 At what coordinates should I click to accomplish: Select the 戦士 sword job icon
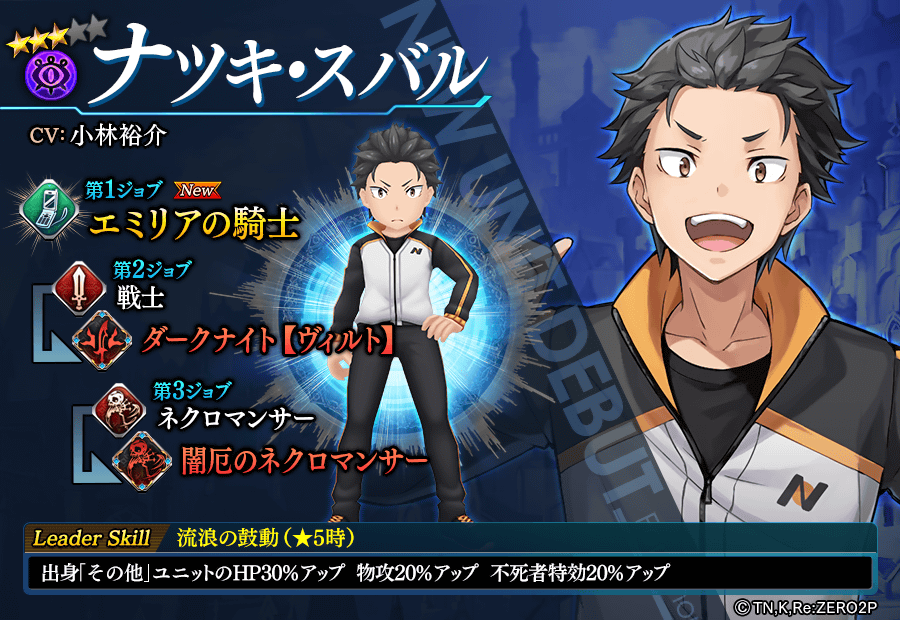[x=82, y=284]
